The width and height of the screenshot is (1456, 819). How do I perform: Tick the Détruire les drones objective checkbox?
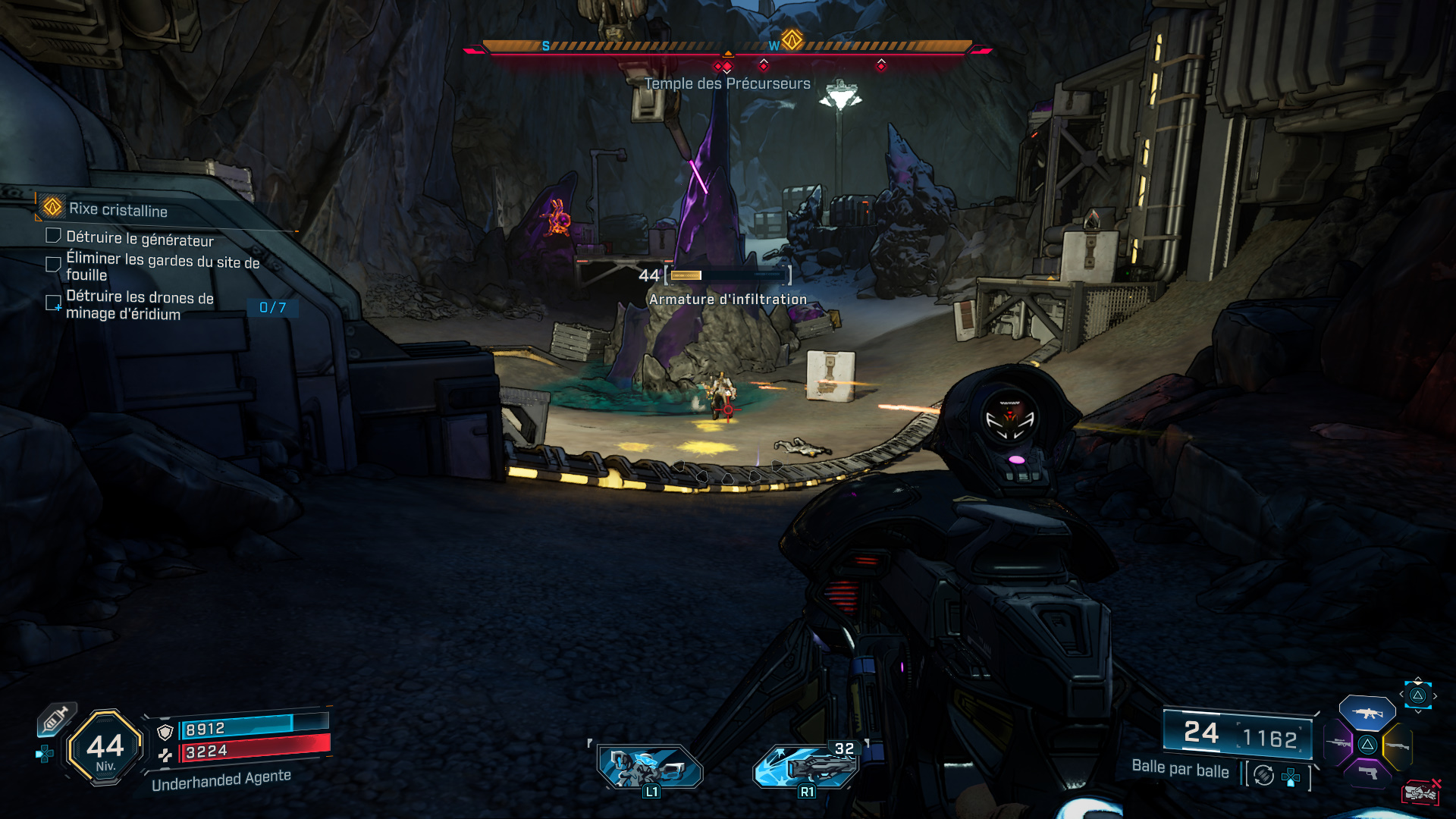click(x=53, y=303)
